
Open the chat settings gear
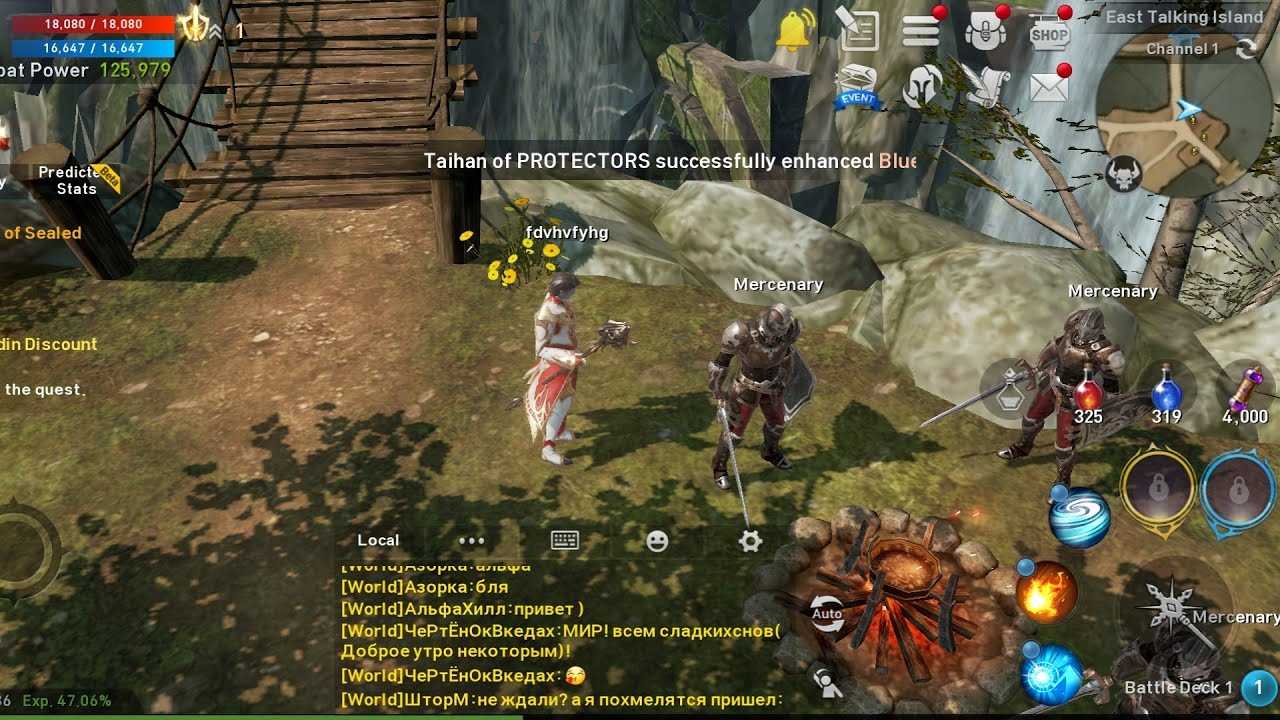coord(750,540)
